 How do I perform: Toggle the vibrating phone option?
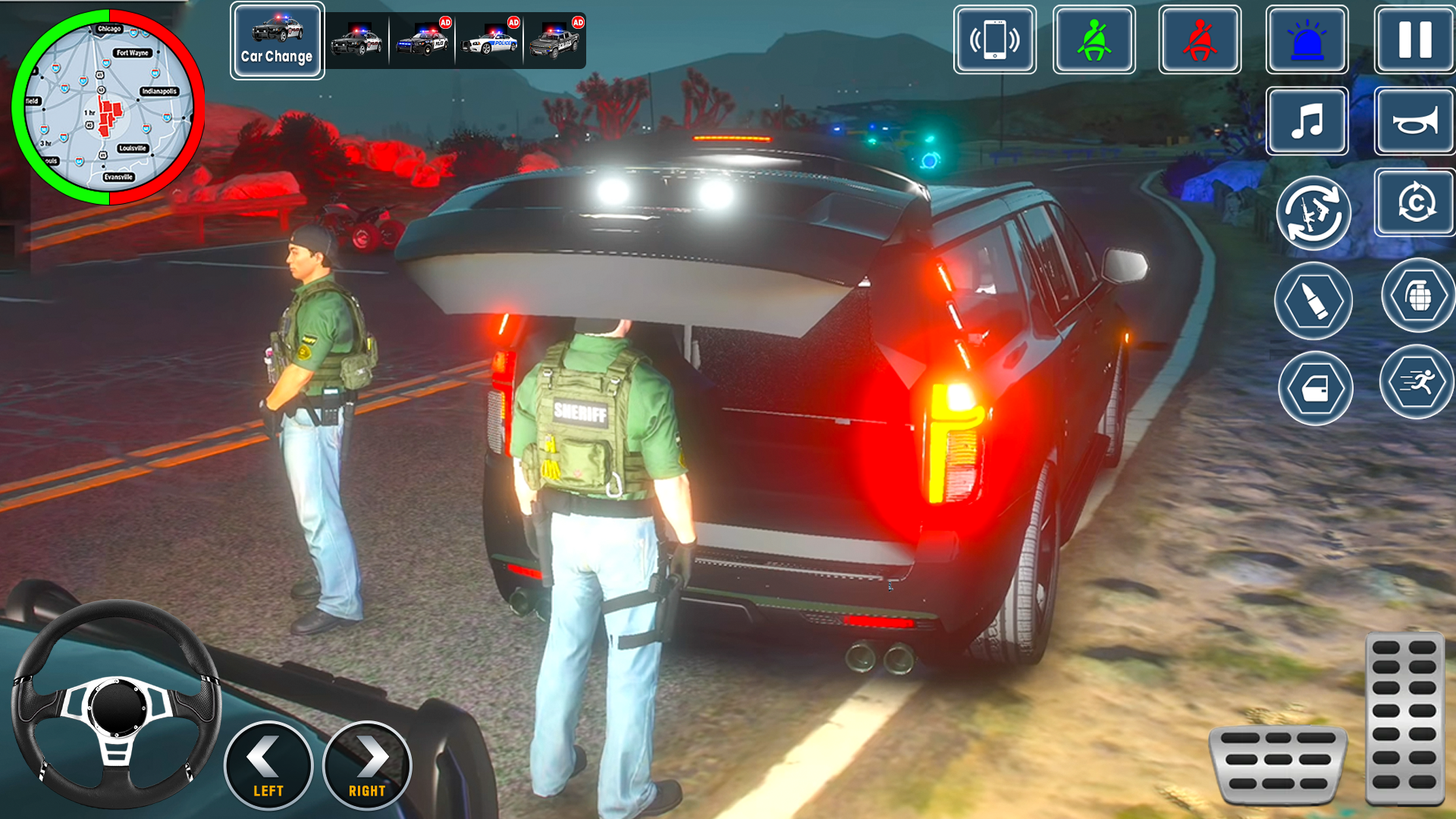click(x=995, y=41)
